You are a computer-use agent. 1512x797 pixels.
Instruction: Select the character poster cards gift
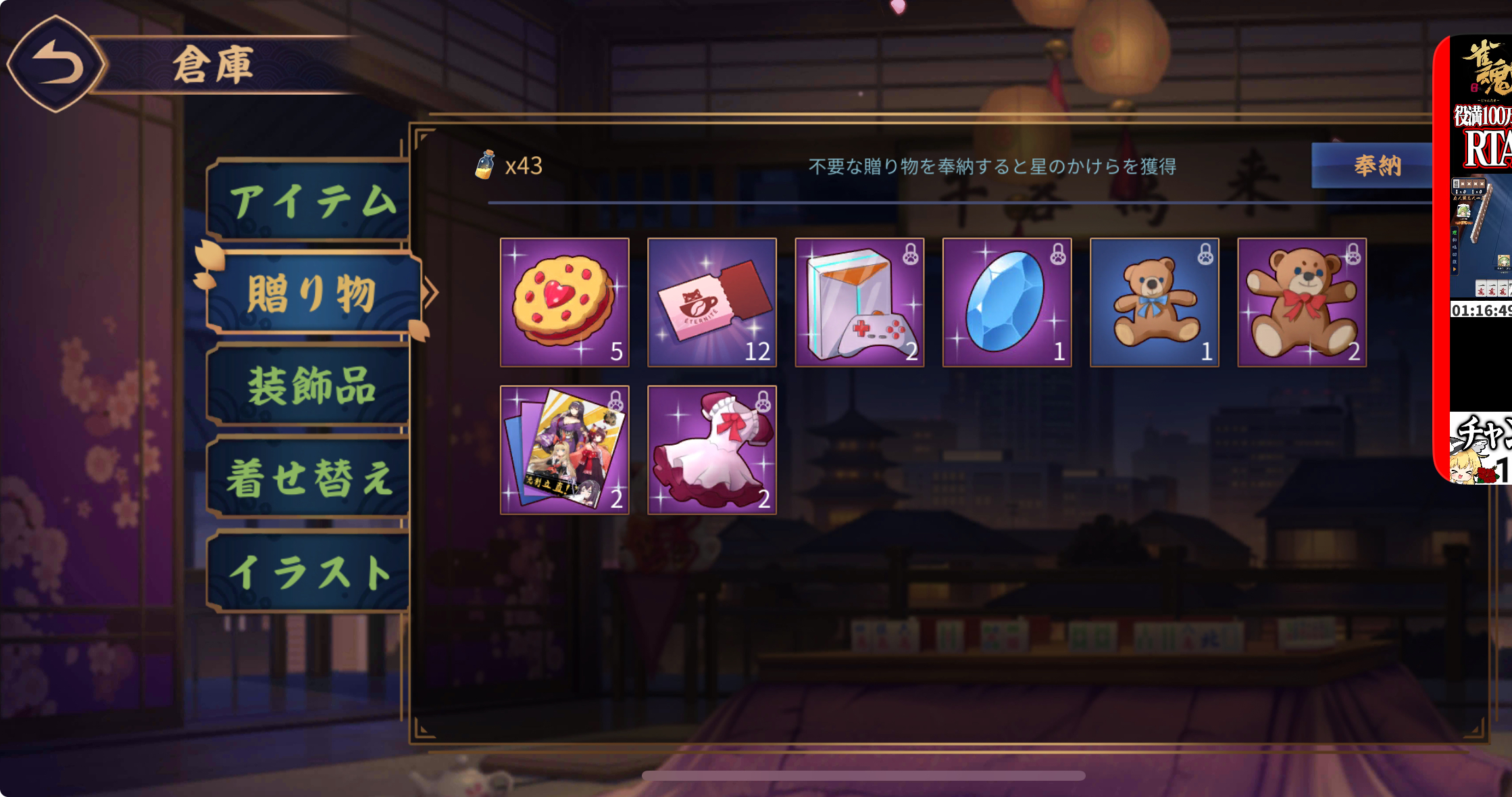(565, 450)
